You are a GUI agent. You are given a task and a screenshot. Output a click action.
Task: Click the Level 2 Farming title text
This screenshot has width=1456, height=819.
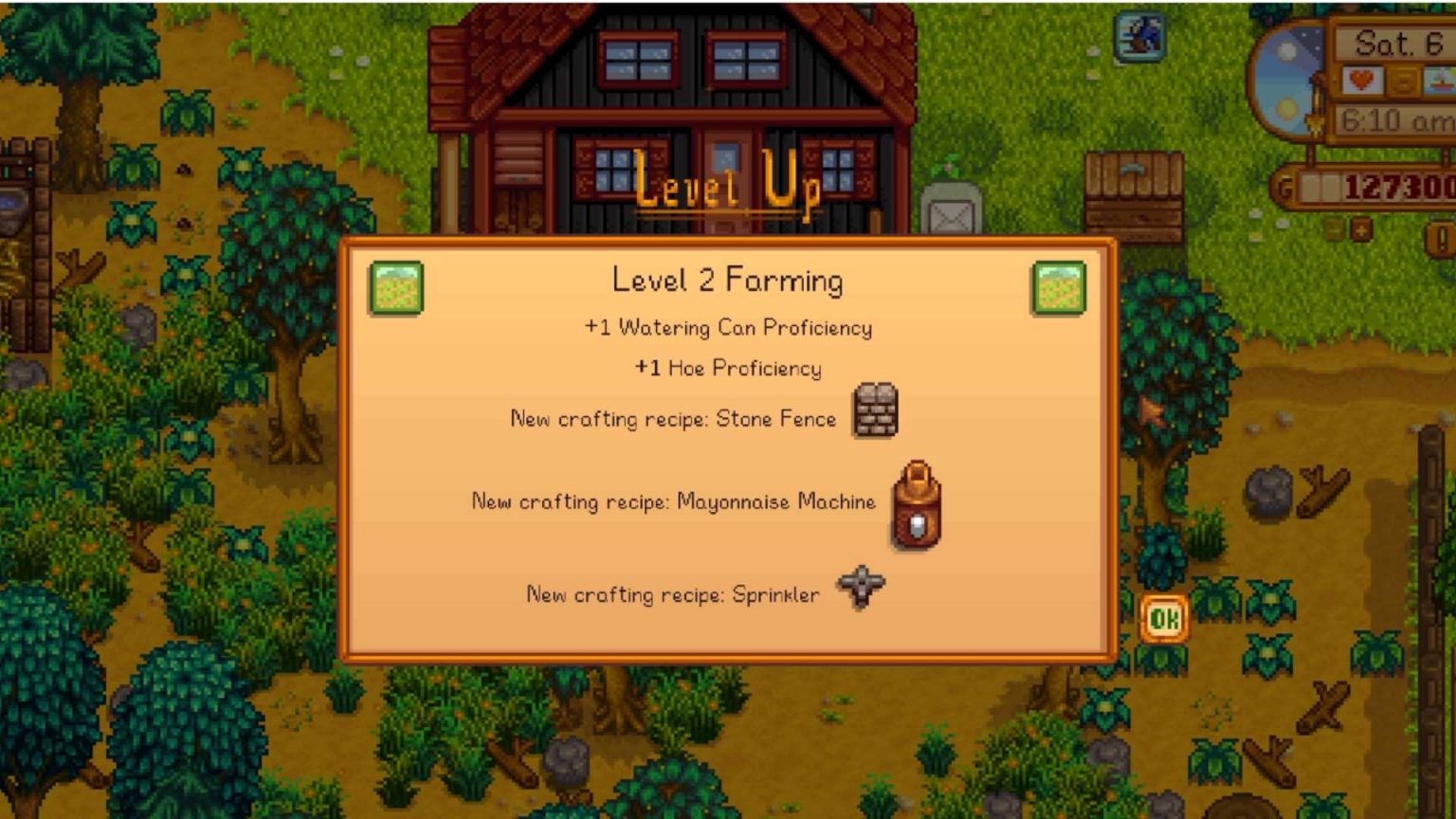[728, 280]
